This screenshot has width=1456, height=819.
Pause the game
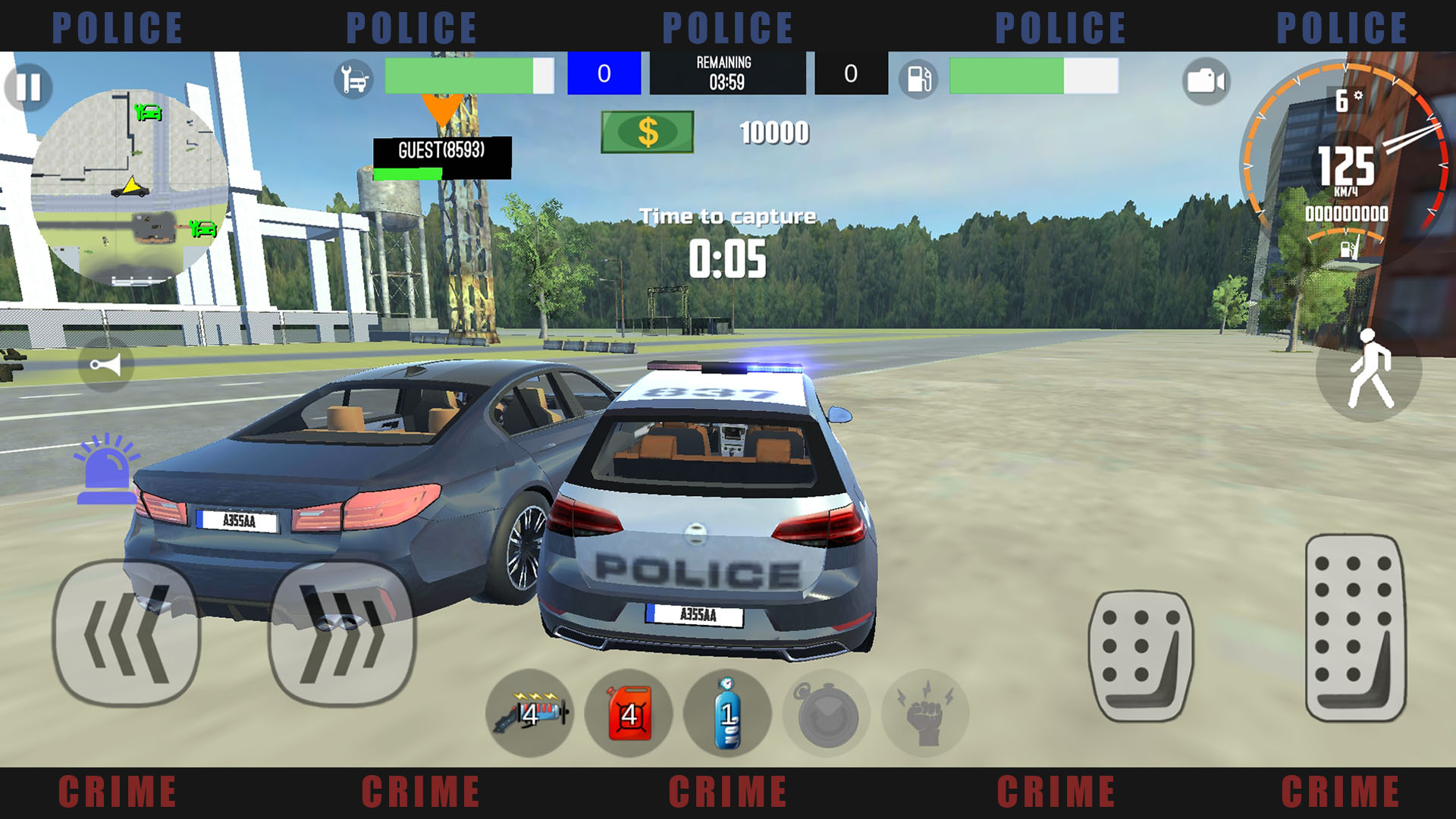coord(27,87)
